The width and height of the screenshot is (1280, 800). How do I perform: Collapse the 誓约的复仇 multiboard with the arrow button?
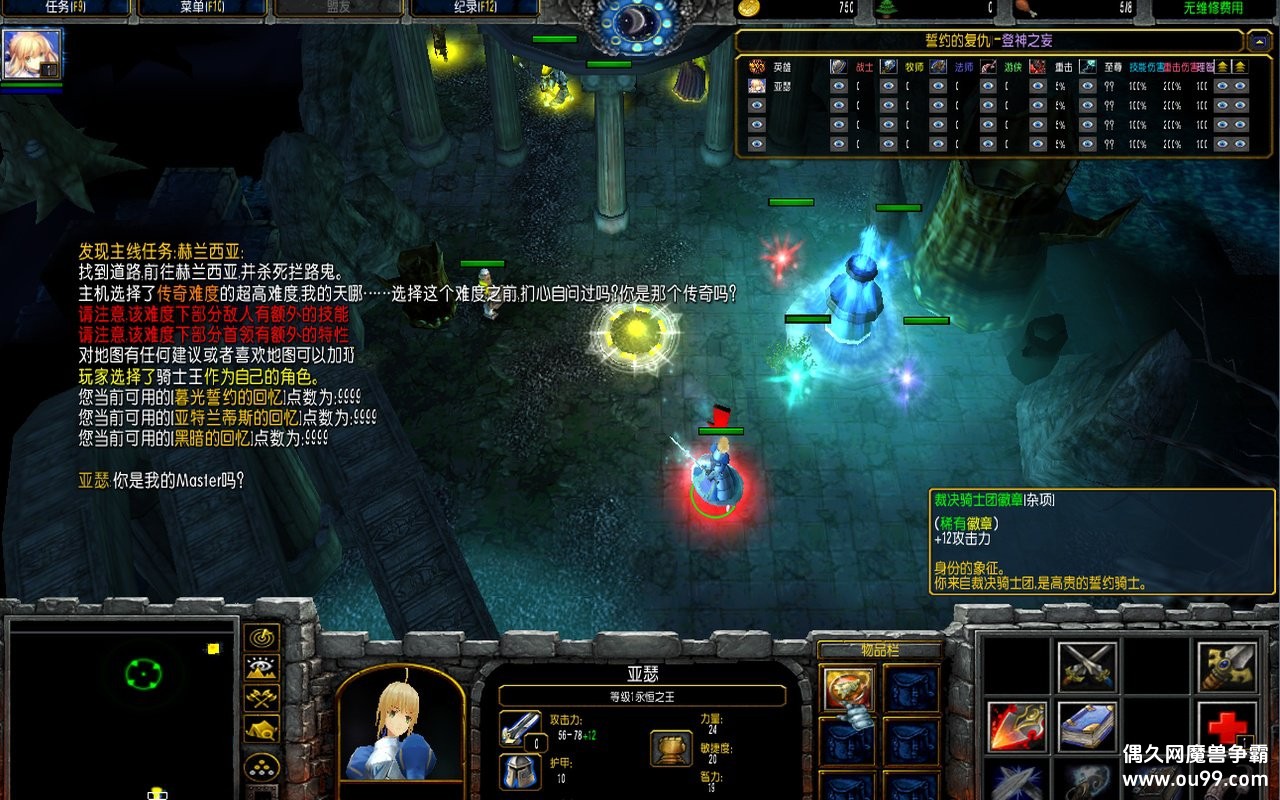(1259, 42)
